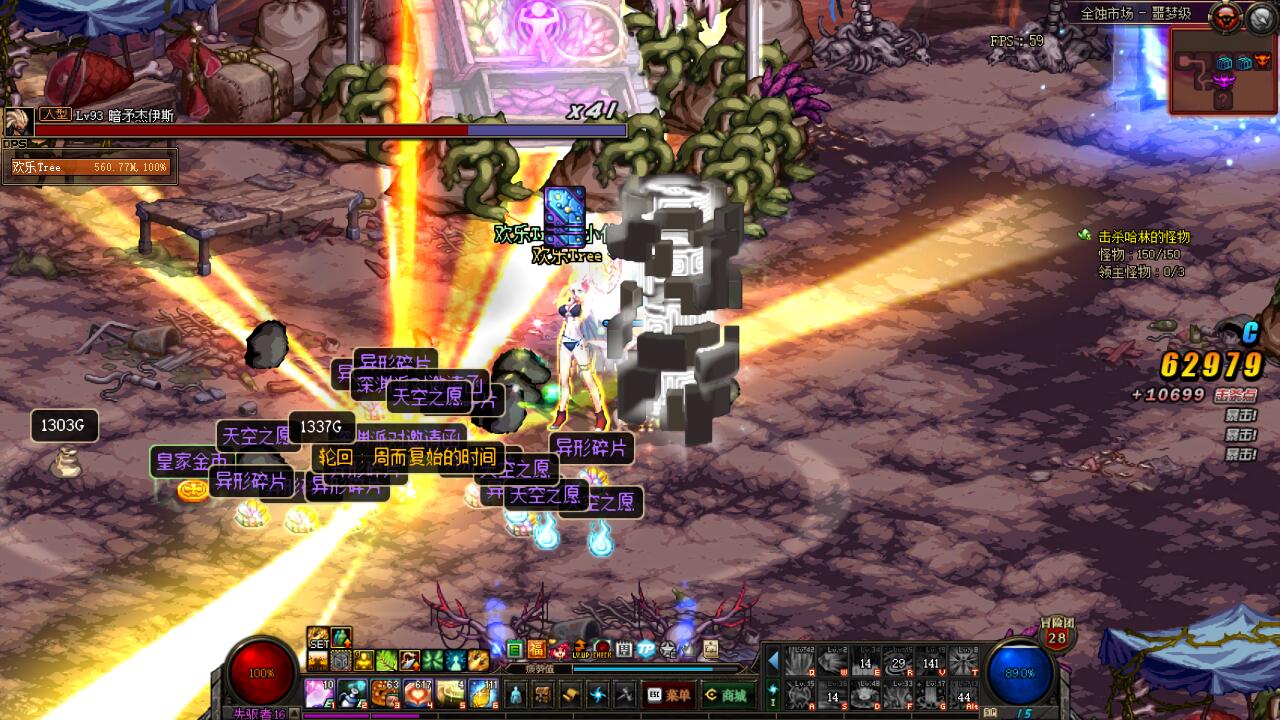Click the dungeon minimap
The height and width of the screenshot is (720, 1280).
[1223, 70]
